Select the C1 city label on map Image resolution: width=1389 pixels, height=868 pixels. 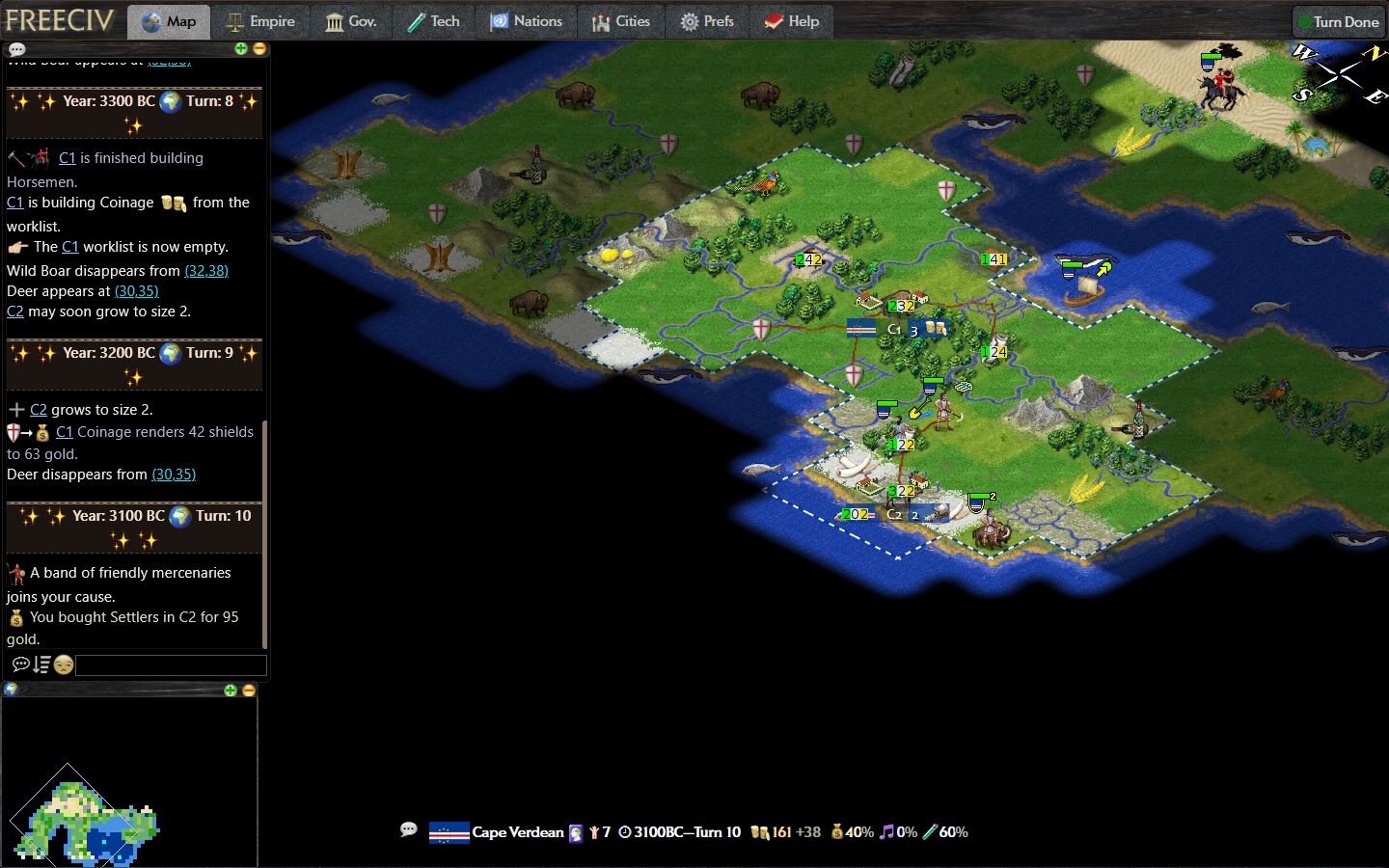894,329
